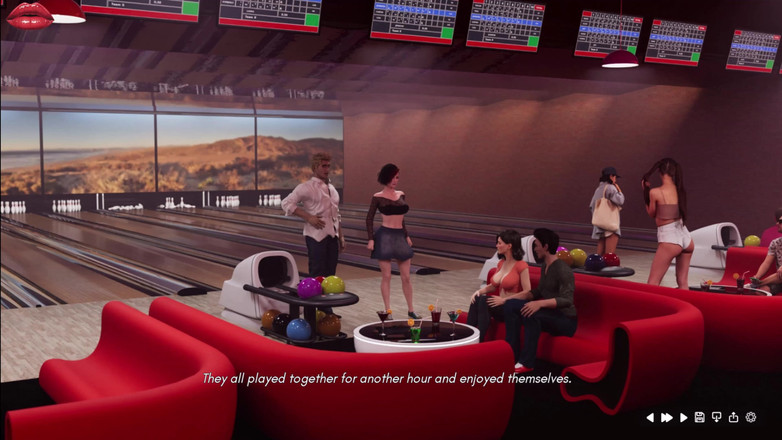Click the quick save download-arrow icon
Image resolution: width=782 pixels, height=440 pixels.
coord(717,418)
